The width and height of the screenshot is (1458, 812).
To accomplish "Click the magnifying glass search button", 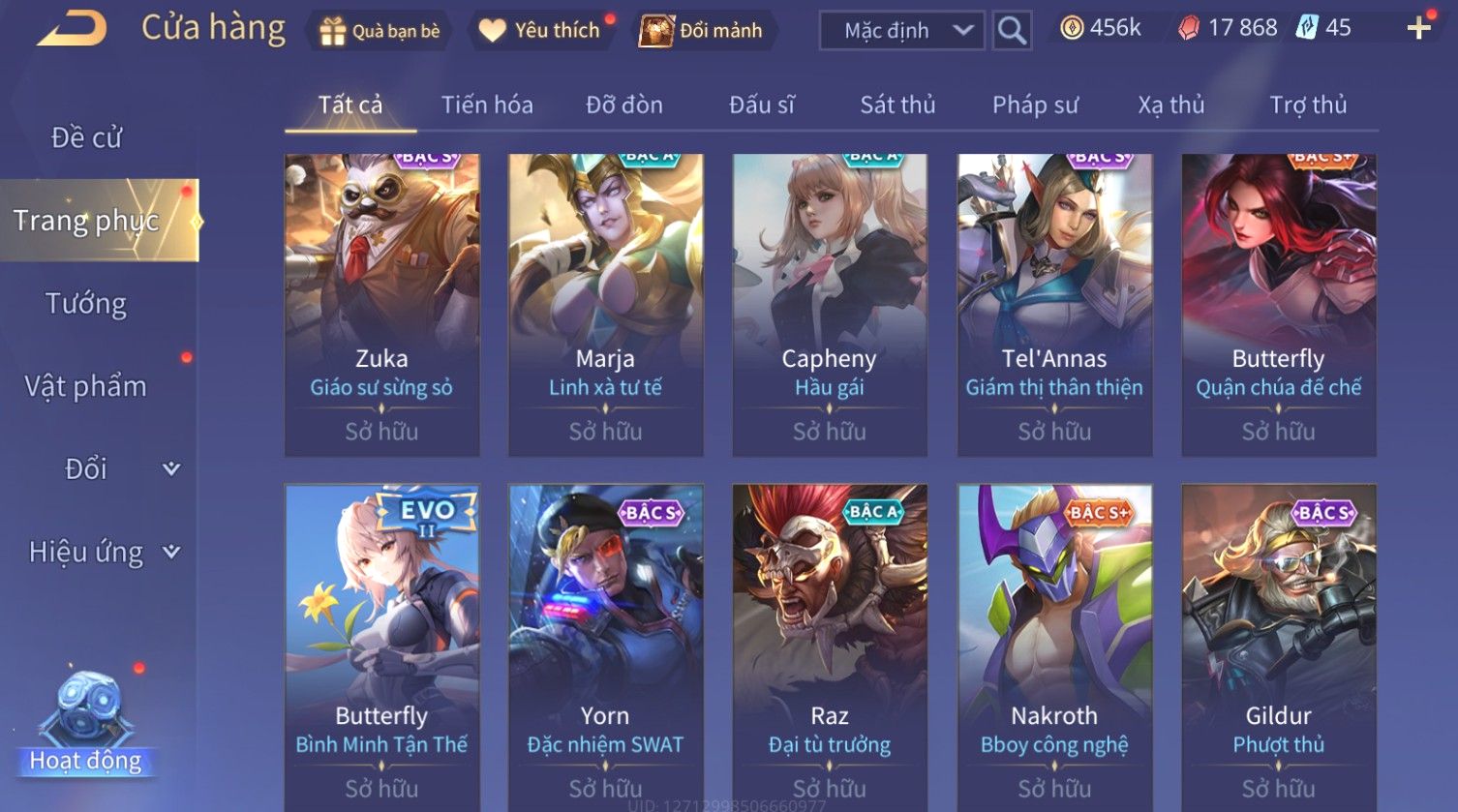I will click(1012, 31).
